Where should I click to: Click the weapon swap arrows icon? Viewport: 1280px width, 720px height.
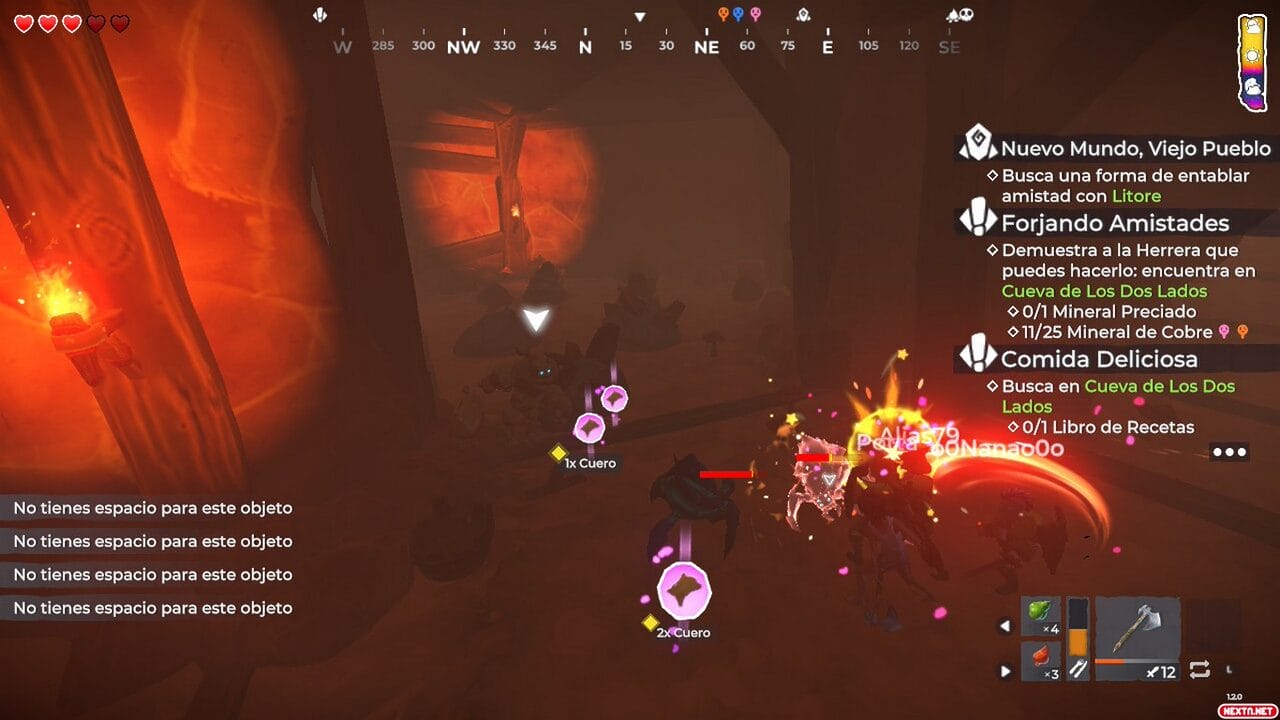[x=1200, y=669]
